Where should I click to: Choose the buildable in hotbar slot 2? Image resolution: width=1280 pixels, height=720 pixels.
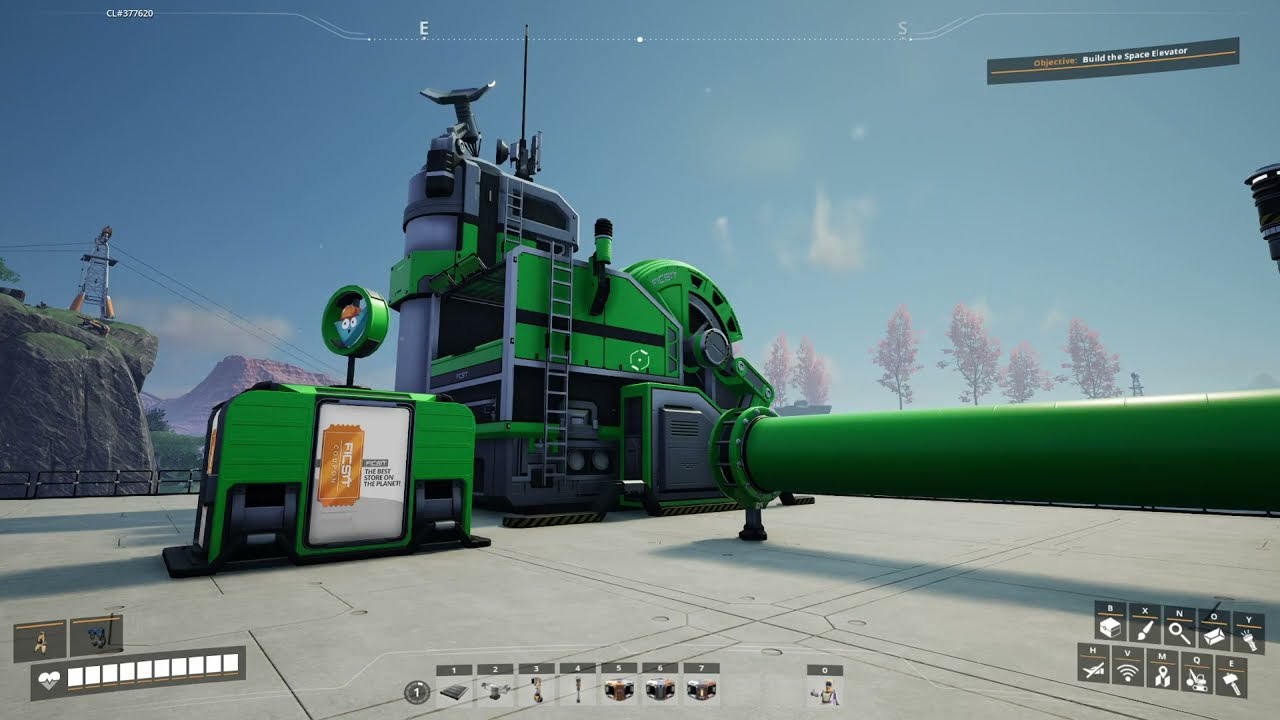click(494, 691)
